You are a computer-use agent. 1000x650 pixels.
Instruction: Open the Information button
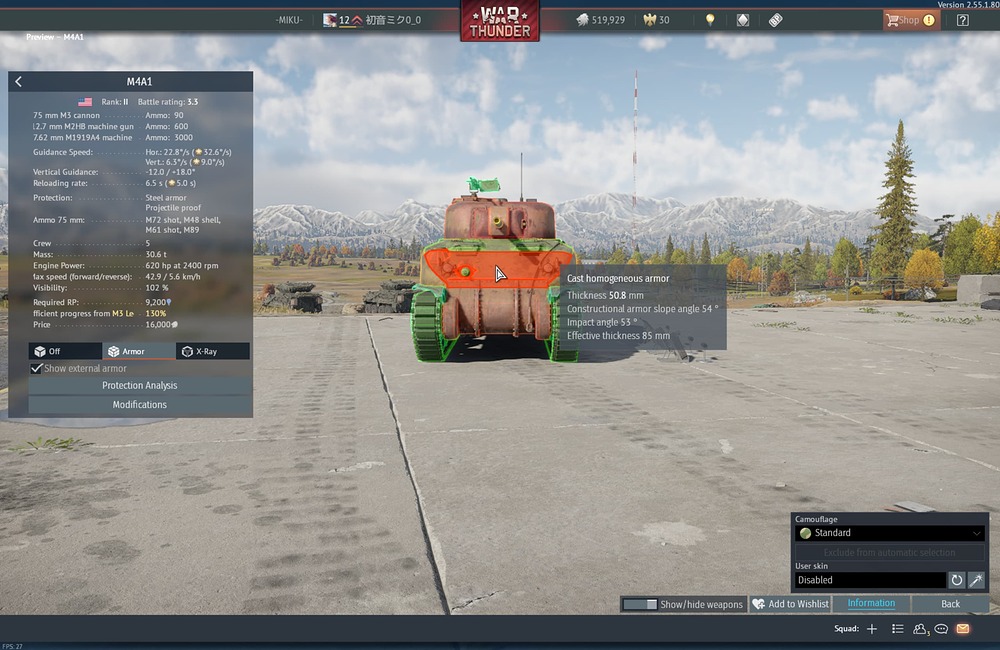(871, 604)
